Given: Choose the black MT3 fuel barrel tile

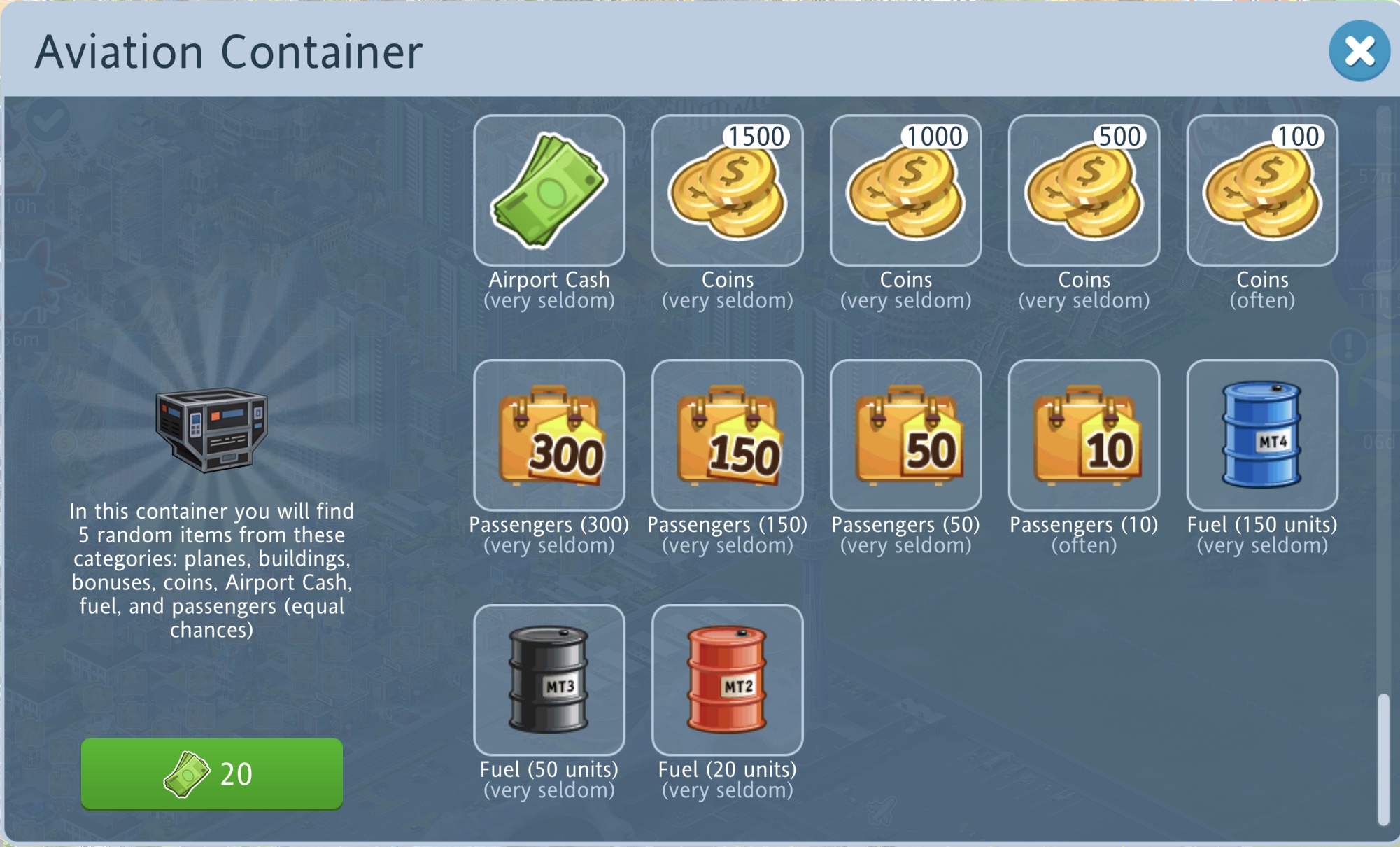Looking at the screenshot, I should pos(549,680).
